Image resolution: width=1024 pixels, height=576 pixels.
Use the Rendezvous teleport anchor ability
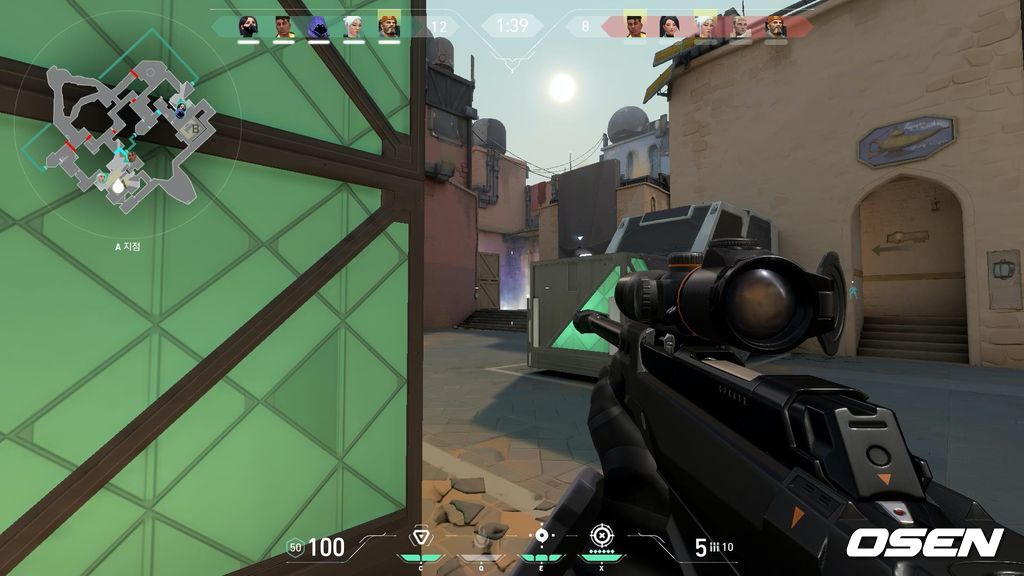coord(541,537)
